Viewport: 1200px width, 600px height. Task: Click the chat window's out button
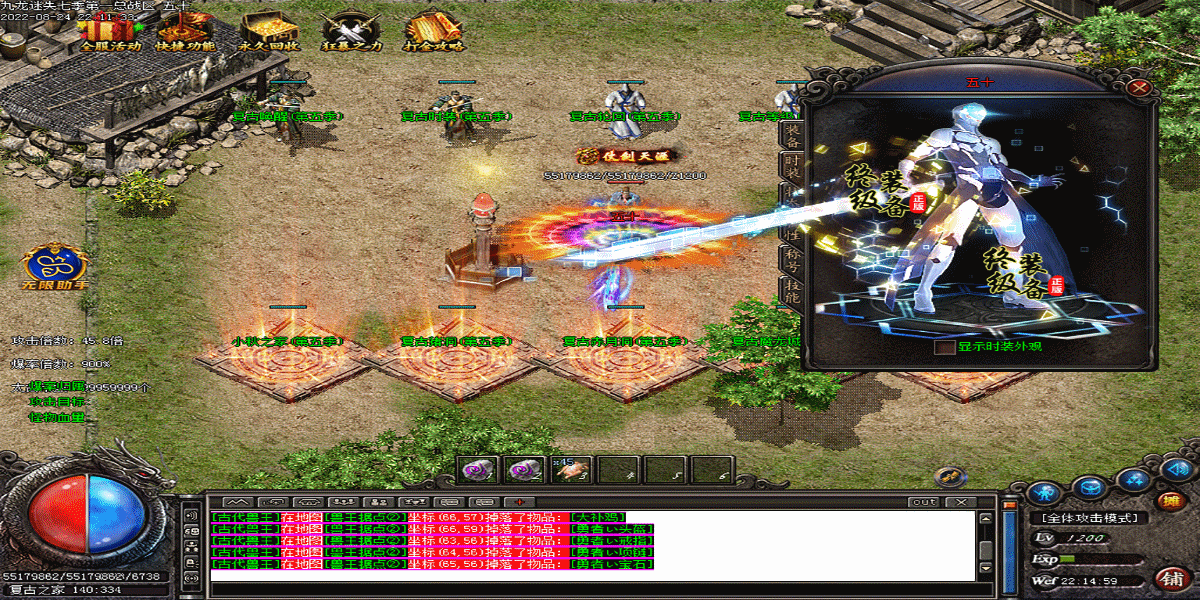924,501
